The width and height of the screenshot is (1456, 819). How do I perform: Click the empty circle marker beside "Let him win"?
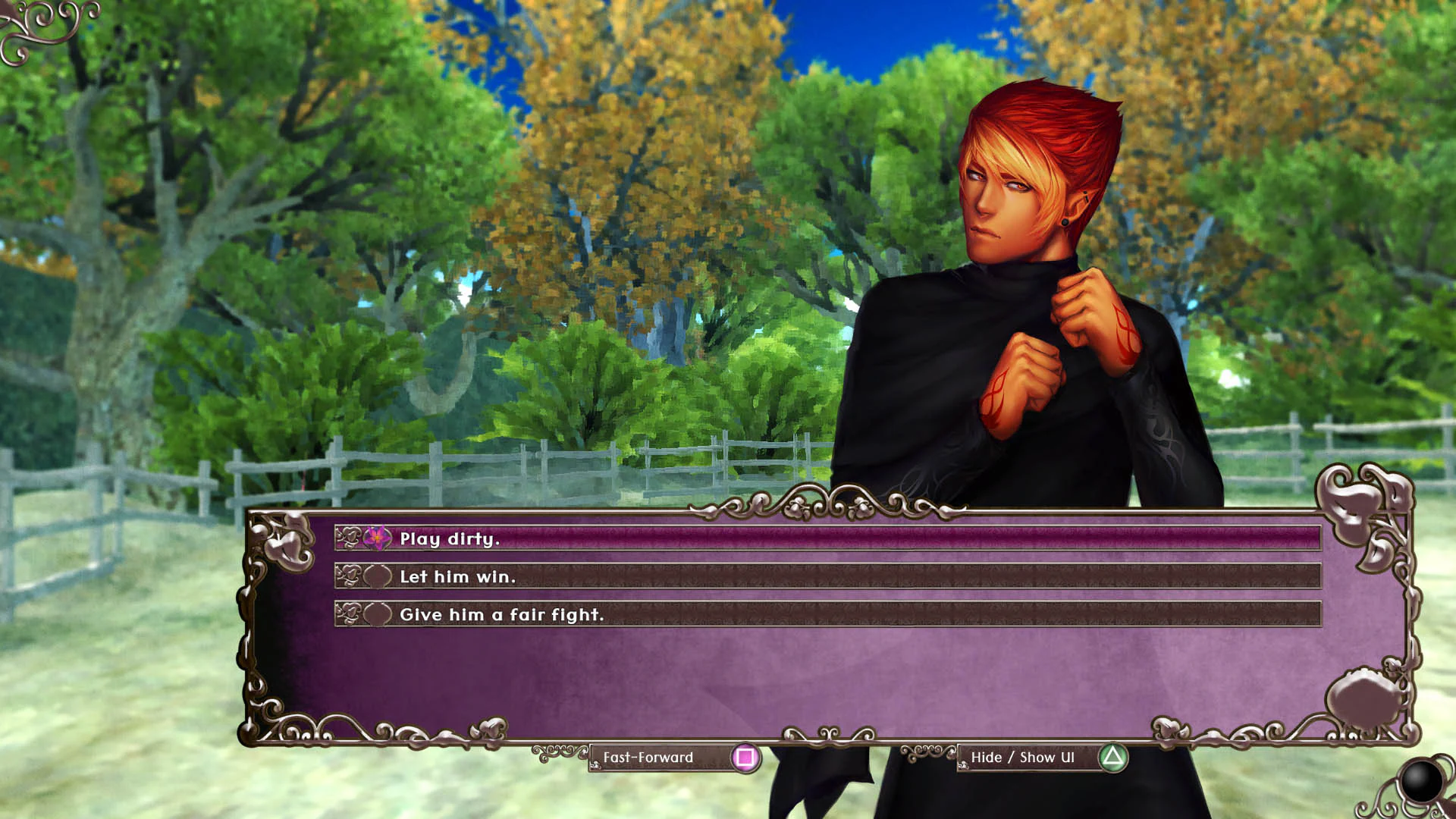coord(378,577)
